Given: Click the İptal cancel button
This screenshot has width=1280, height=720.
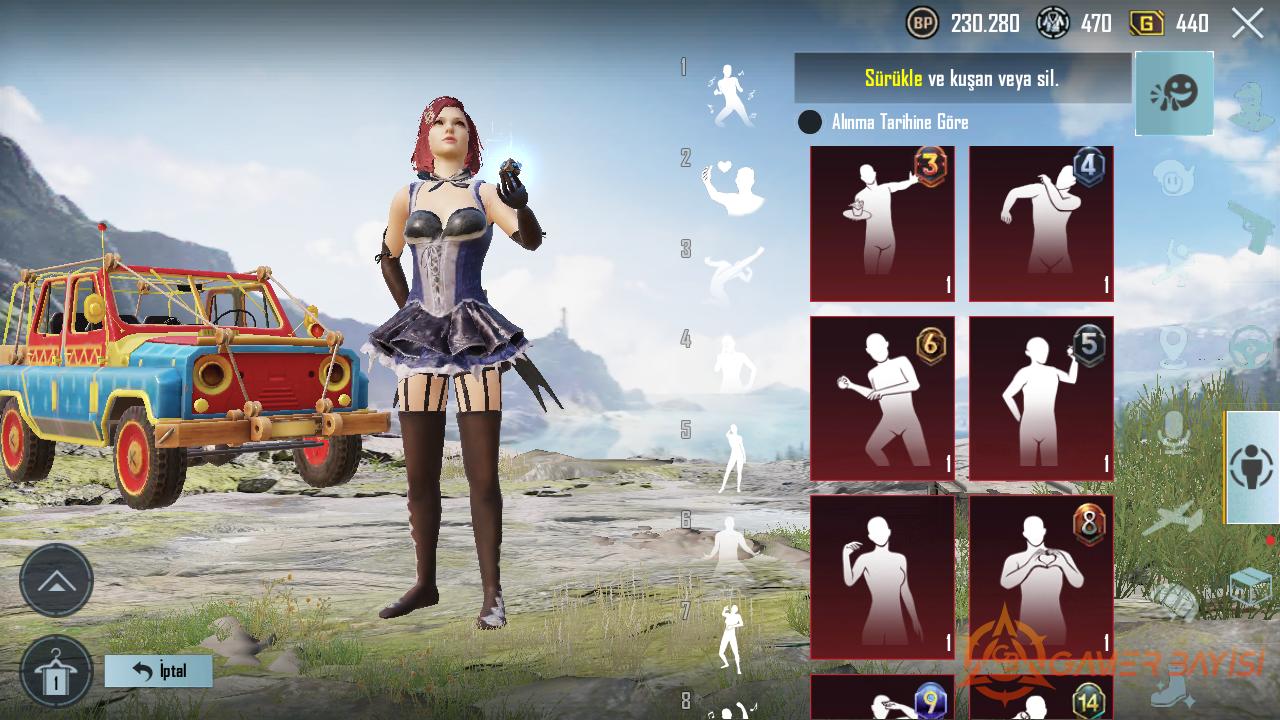Looking at the screenshot, I should (159, 671).
